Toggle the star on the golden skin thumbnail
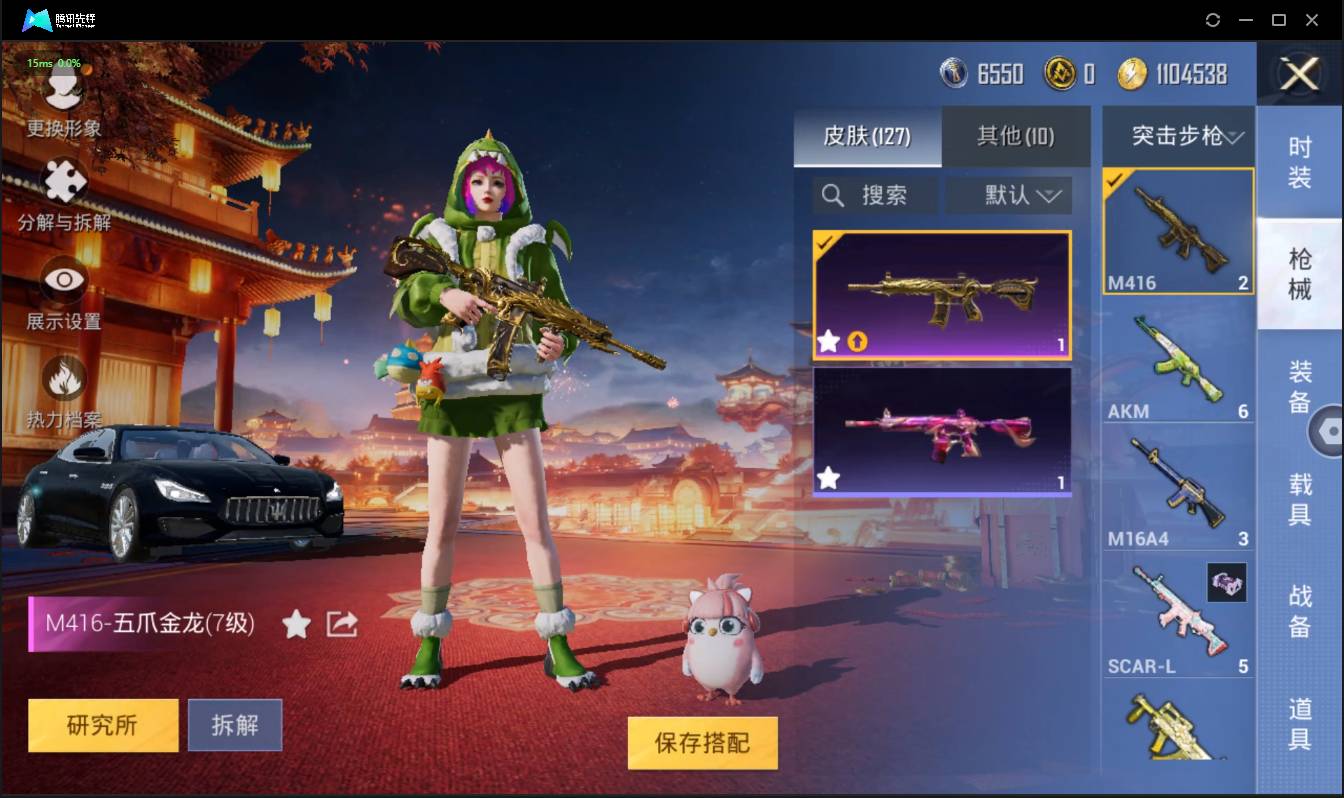The height and width of the screenshot is (798, 1344). pyautogui.click(x=827, y=341)
